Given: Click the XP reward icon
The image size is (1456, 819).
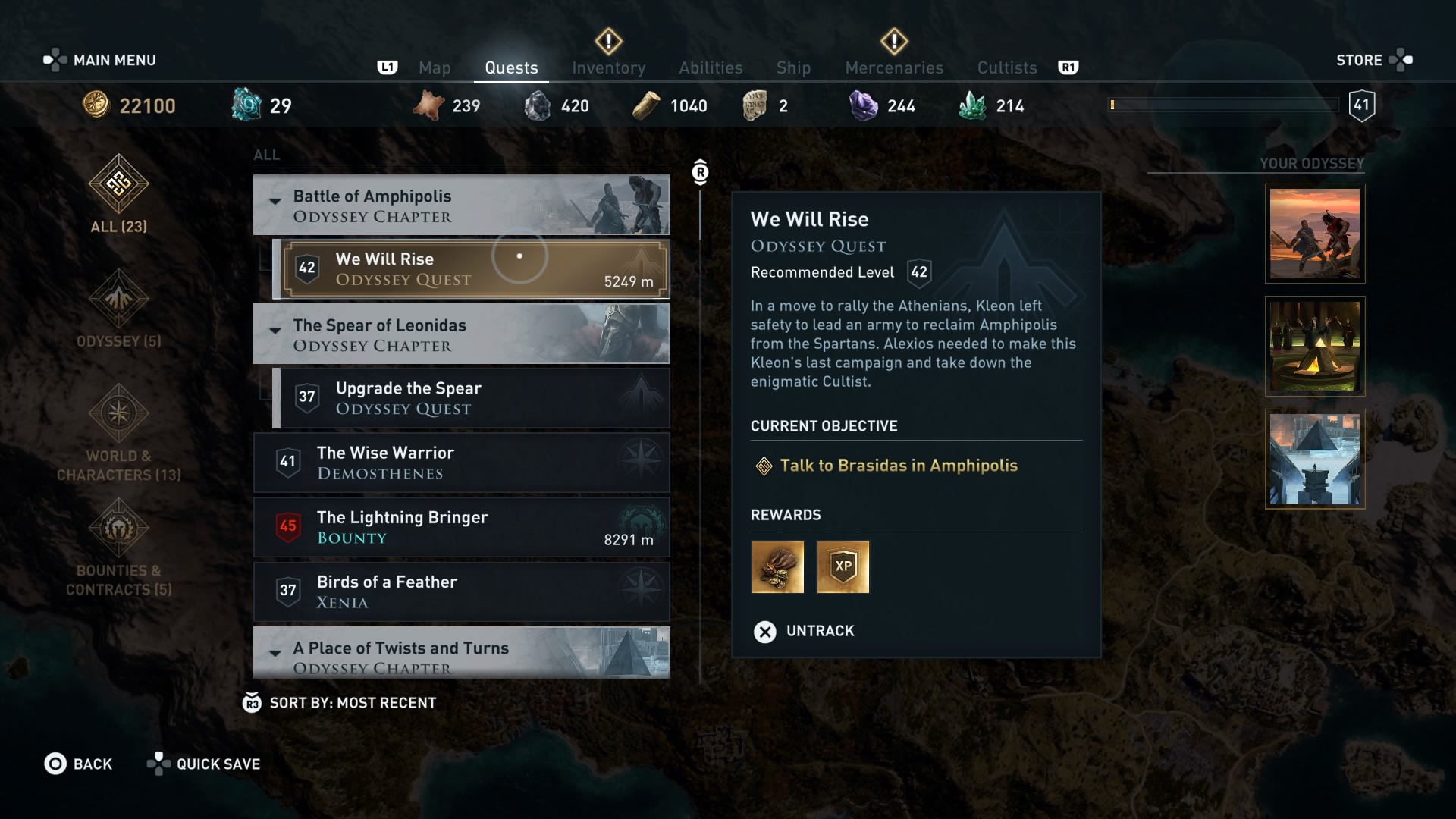Looking at the screenshot, I should [x=843, y=566].
